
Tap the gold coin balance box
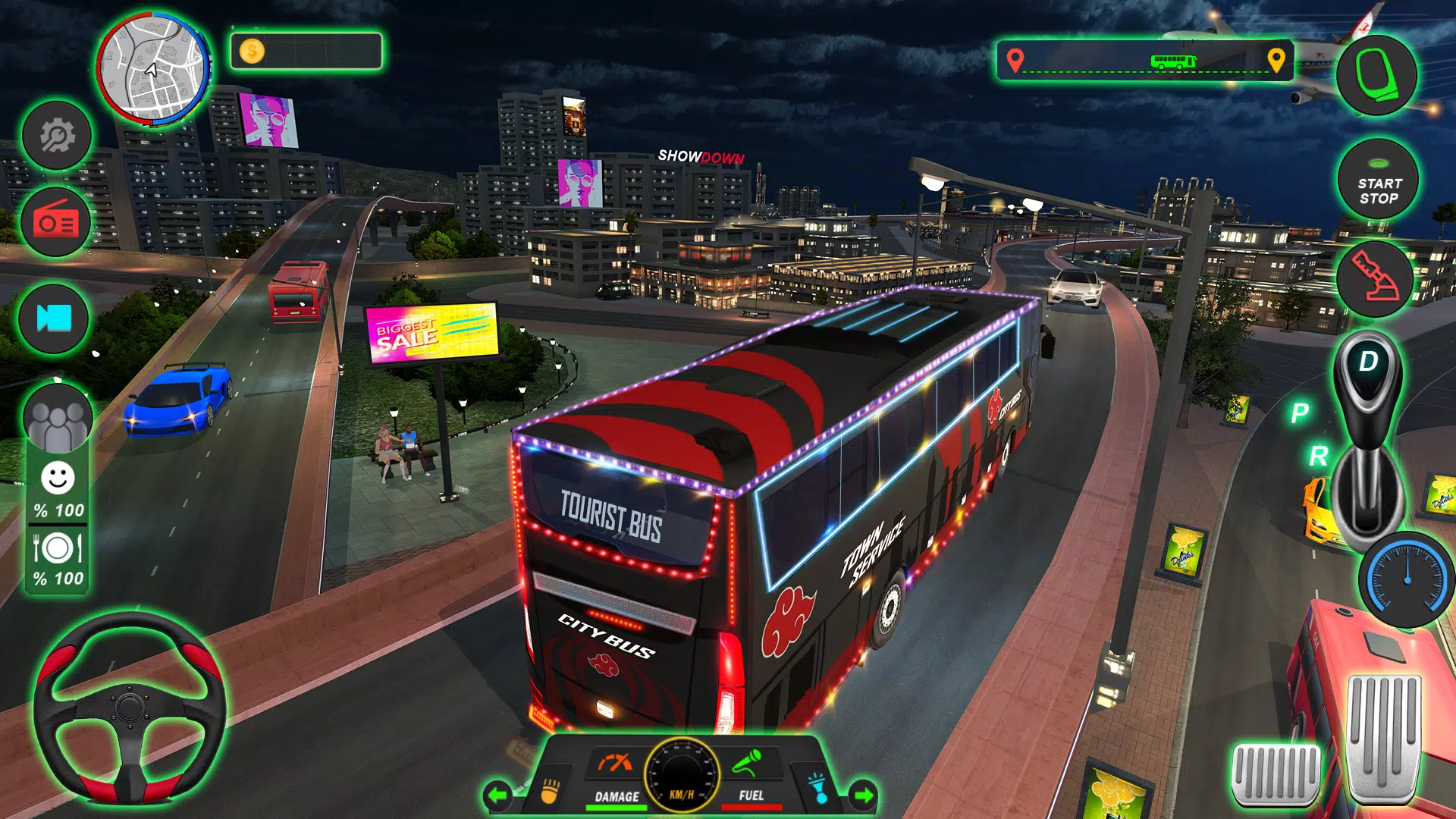(x=306, y=52)
